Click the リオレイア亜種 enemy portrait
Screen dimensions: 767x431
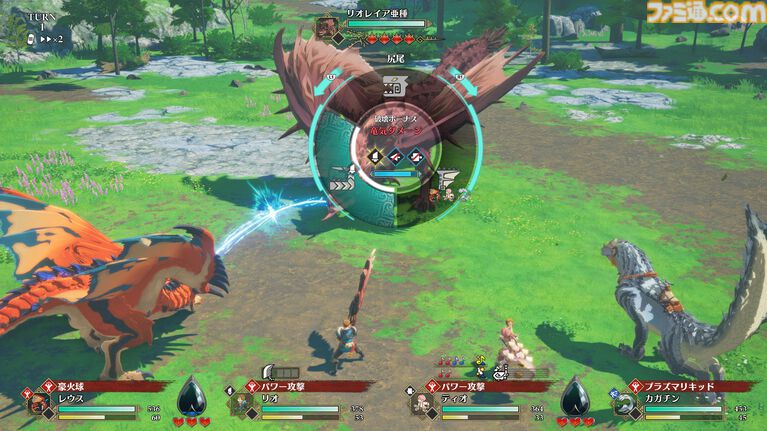pos(327,28)
